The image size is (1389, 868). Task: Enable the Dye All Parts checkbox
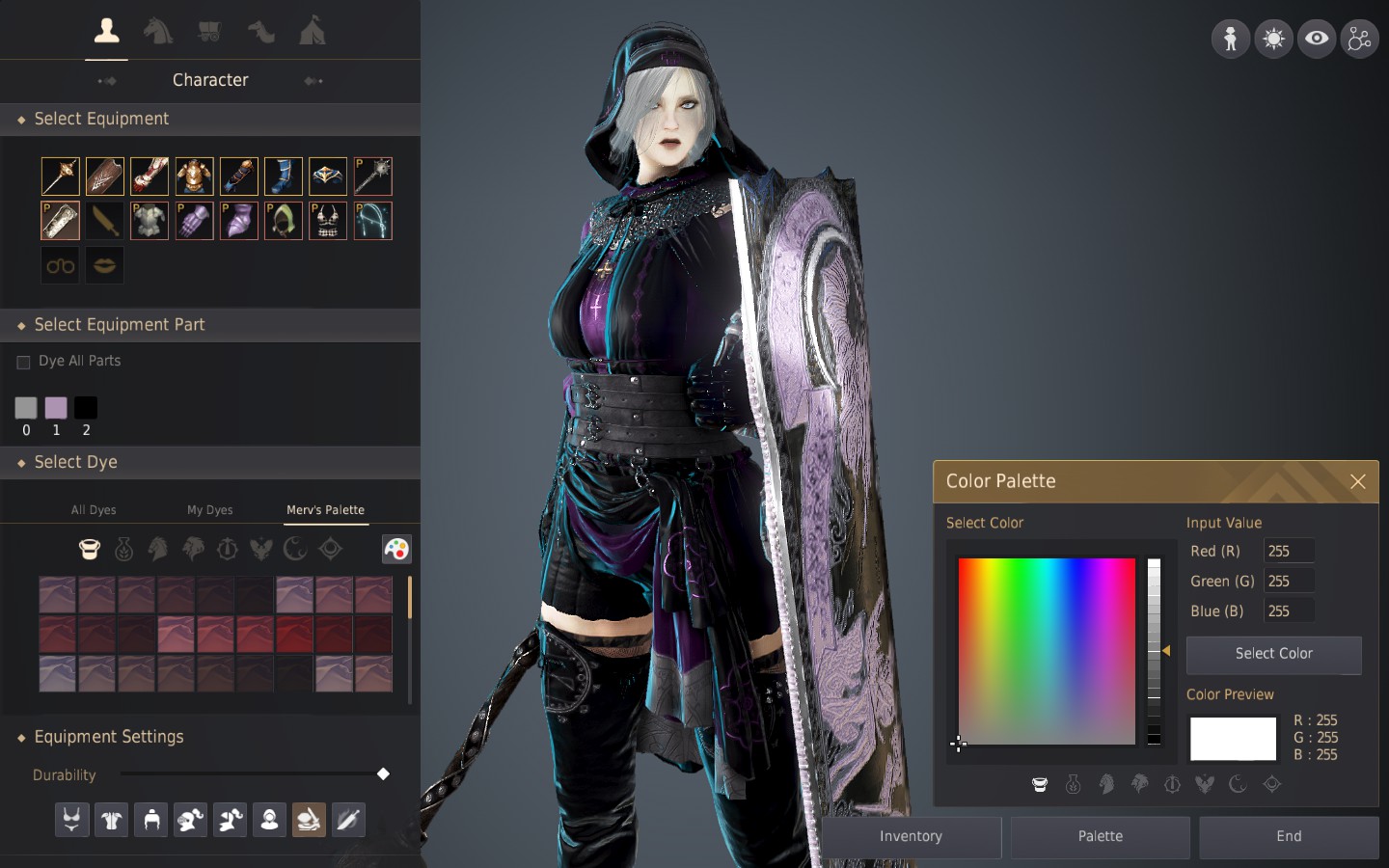click(x=23, y=362)
